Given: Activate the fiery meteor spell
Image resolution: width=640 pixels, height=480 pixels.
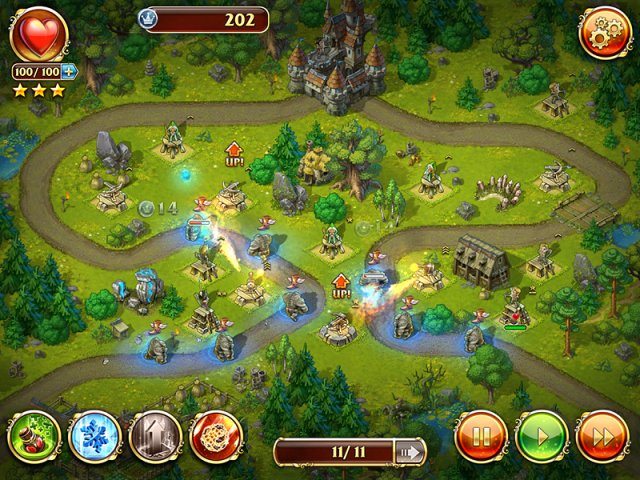Looking at the screenshot, I should coord(216,437).
